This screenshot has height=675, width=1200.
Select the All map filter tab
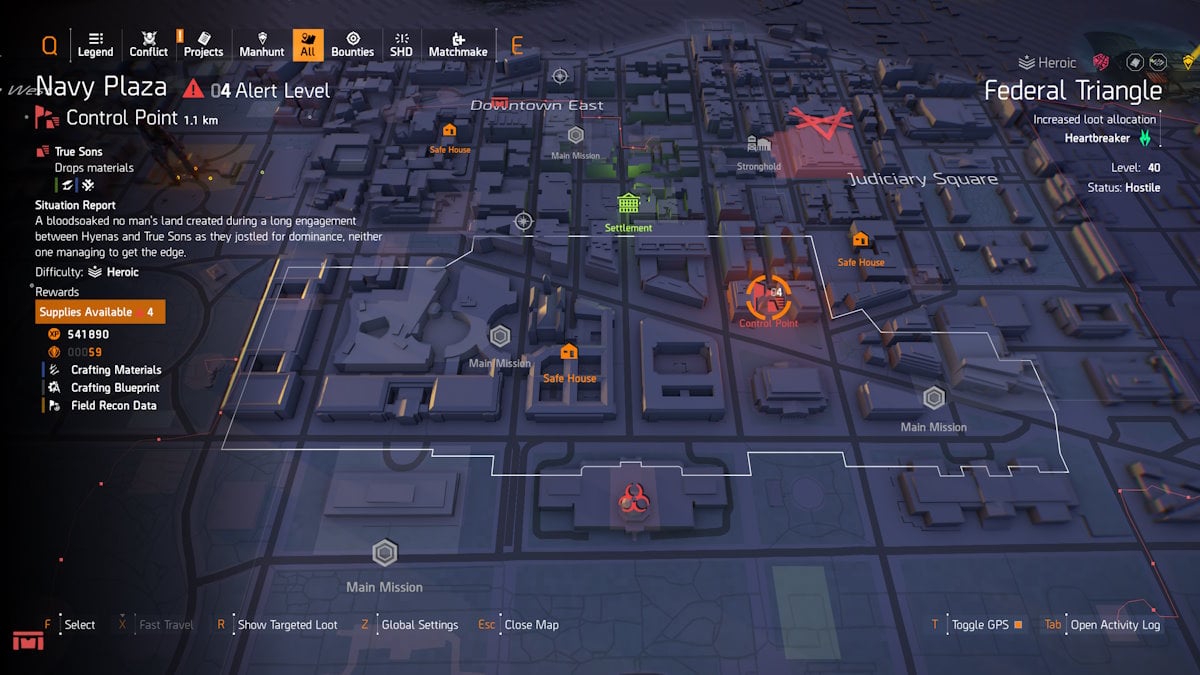tap(308, 45)
